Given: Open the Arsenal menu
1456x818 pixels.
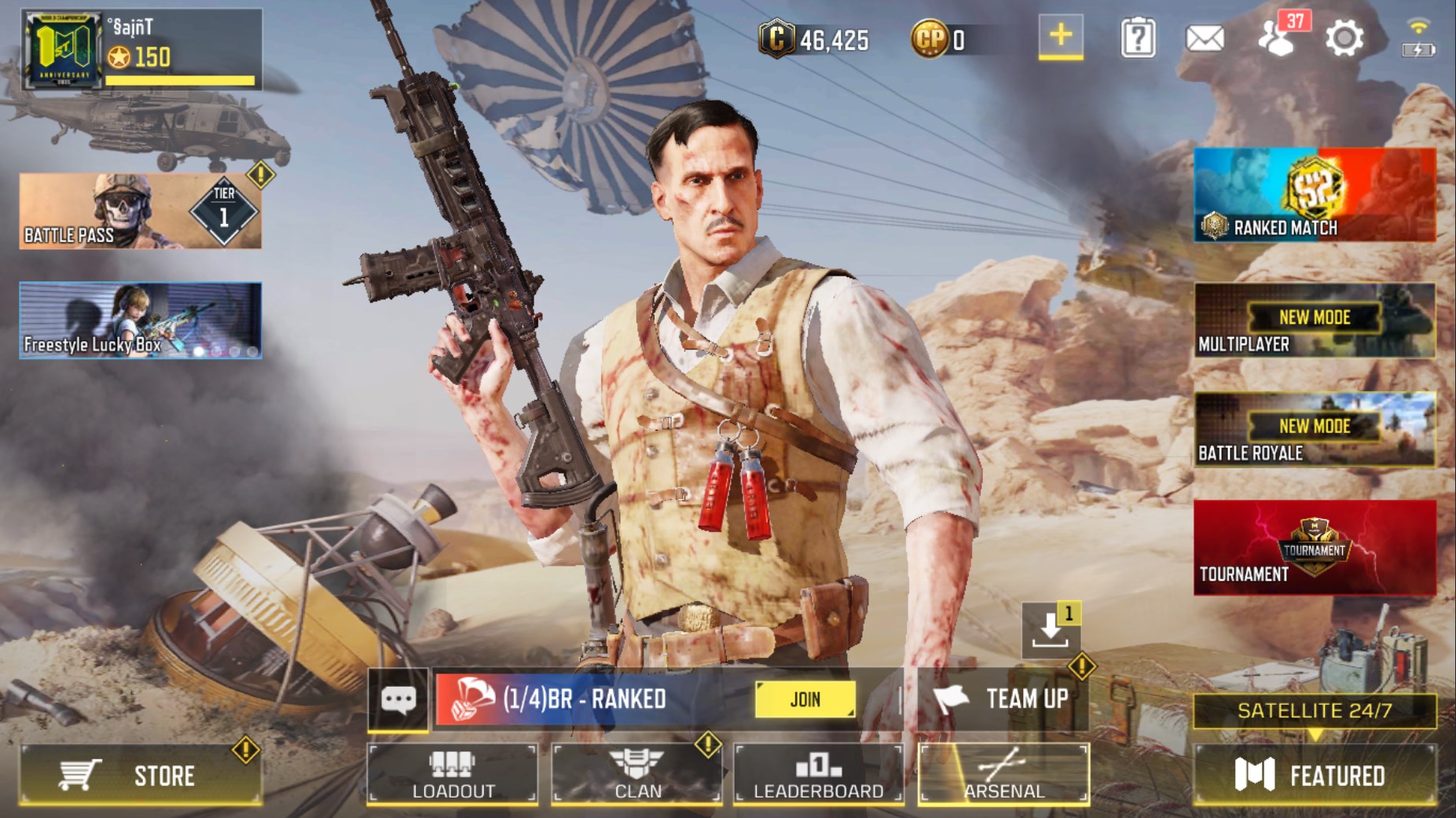Looking at the screenshot, I should click(1003, 775).
